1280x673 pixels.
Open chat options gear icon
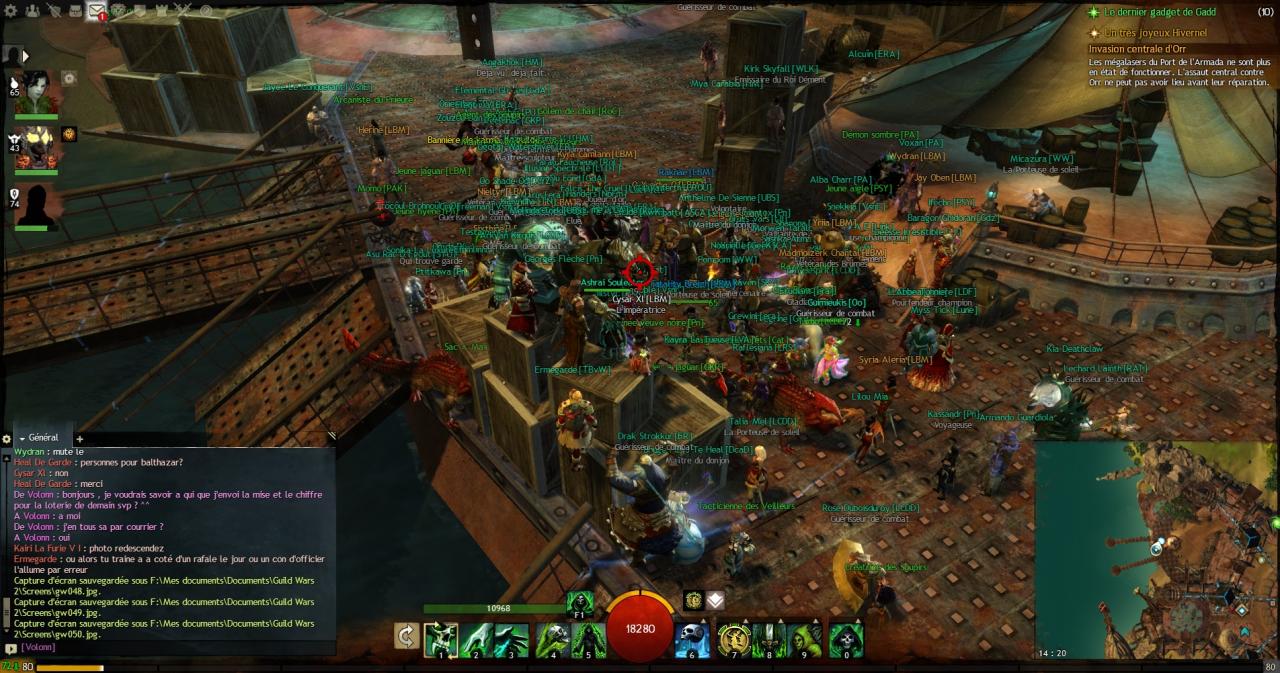coord(7,439)
